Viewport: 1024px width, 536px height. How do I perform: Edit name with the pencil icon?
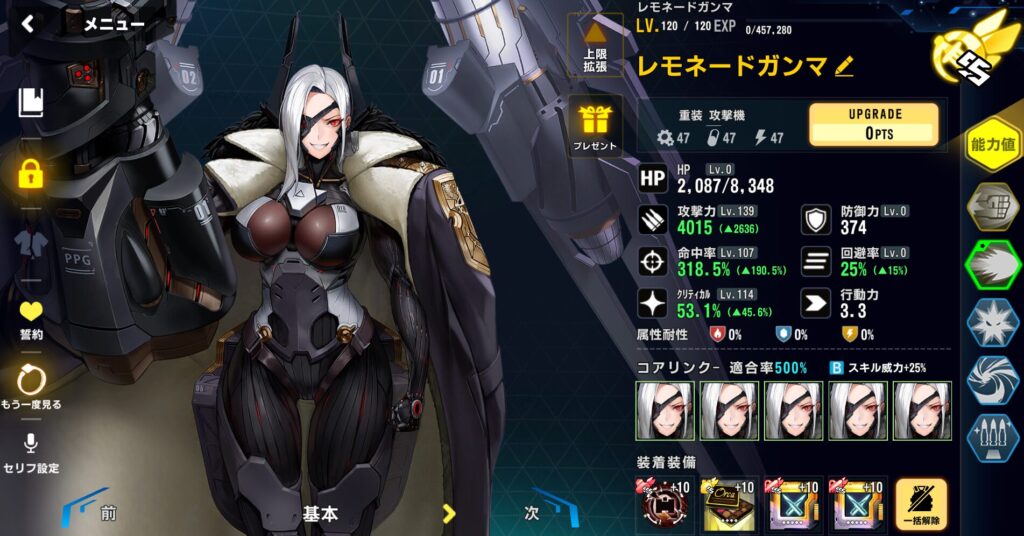point(845,66)
